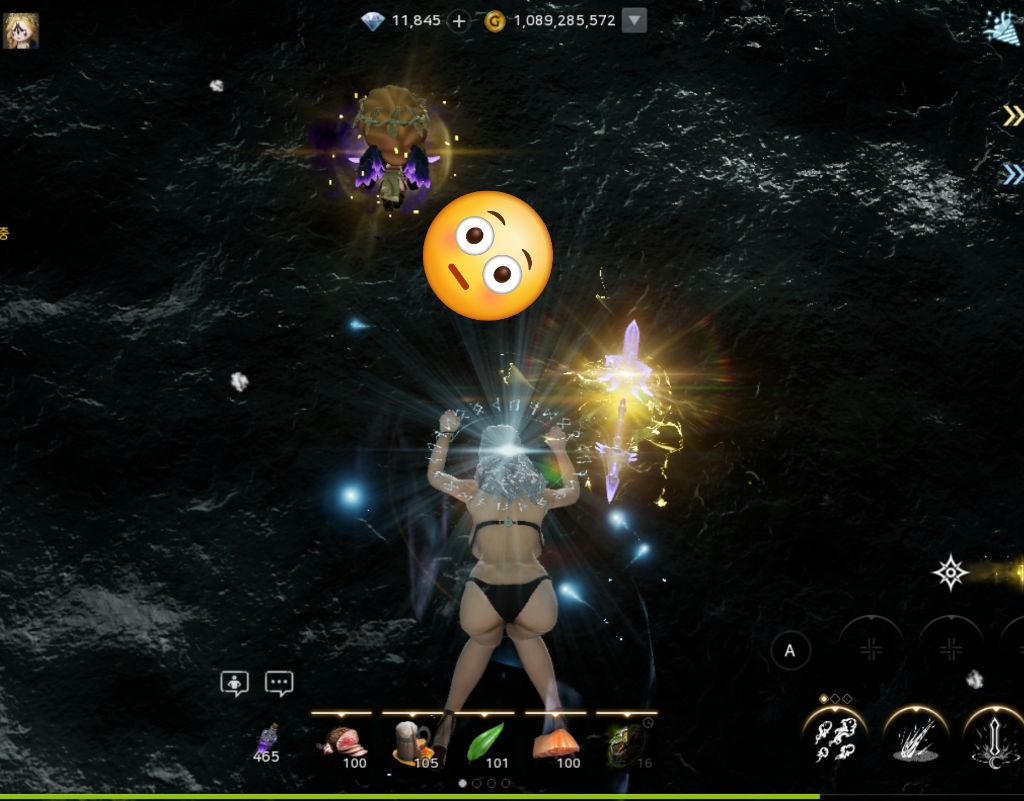Open the character portrait in the corner
This screenshot has width=1024, height=801.
tap(20, 30)
